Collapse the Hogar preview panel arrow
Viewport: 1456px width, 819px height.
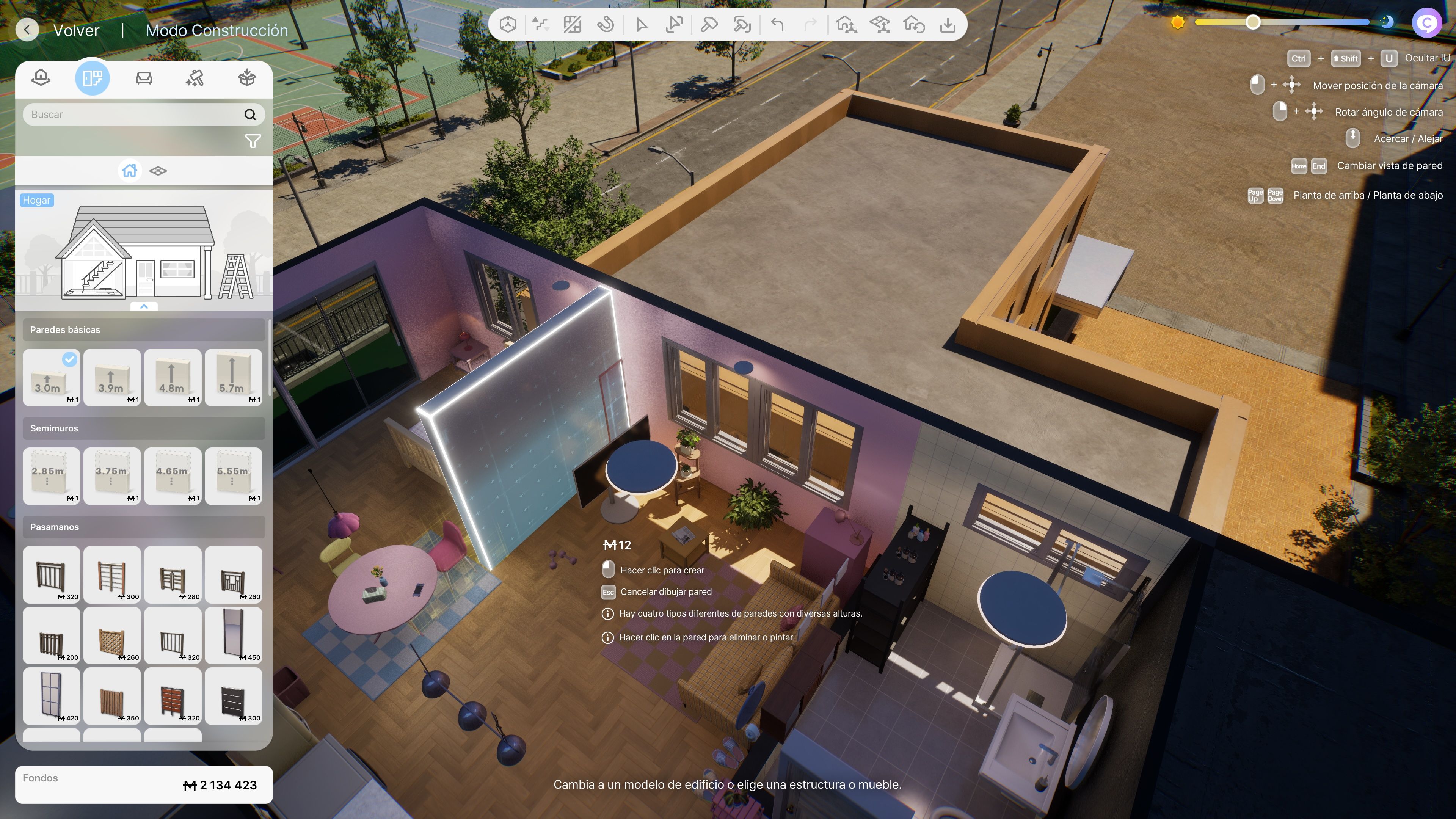[x=144, y=306]
